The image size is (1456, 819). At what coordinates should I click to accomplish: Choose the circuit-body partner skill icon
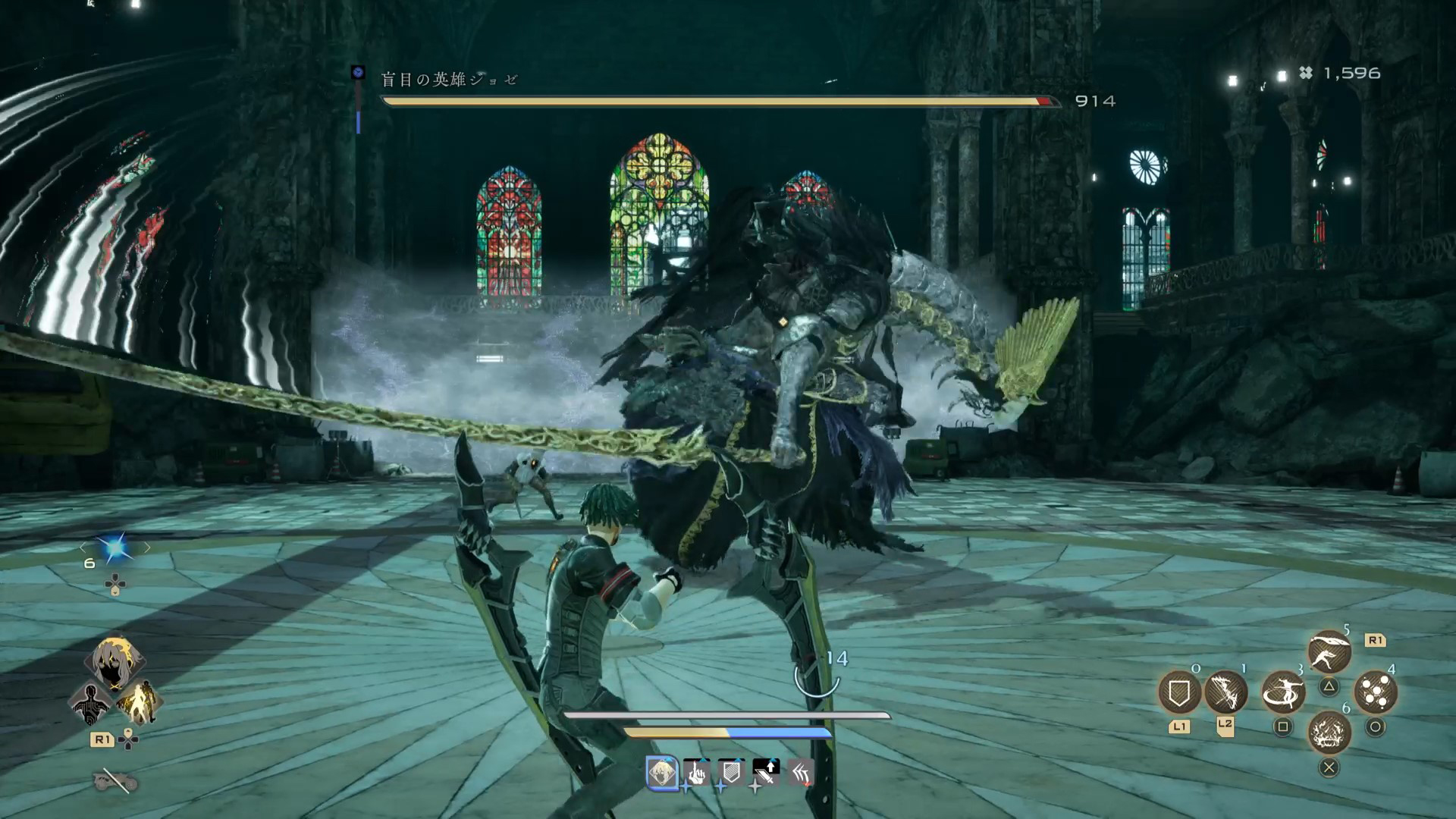click(90, 703)
